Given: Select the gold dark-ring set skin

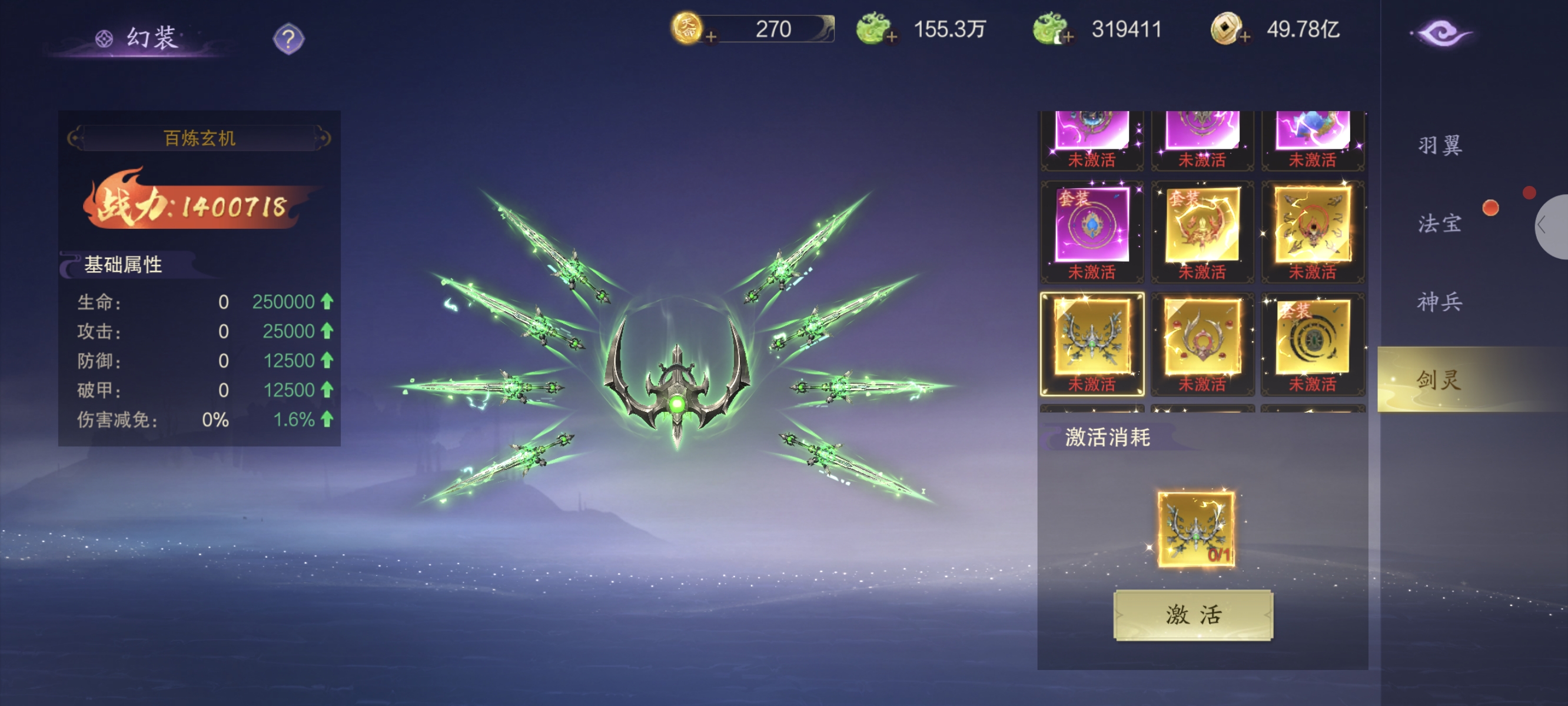Looking at the screenshot, I should (1313, 343).
